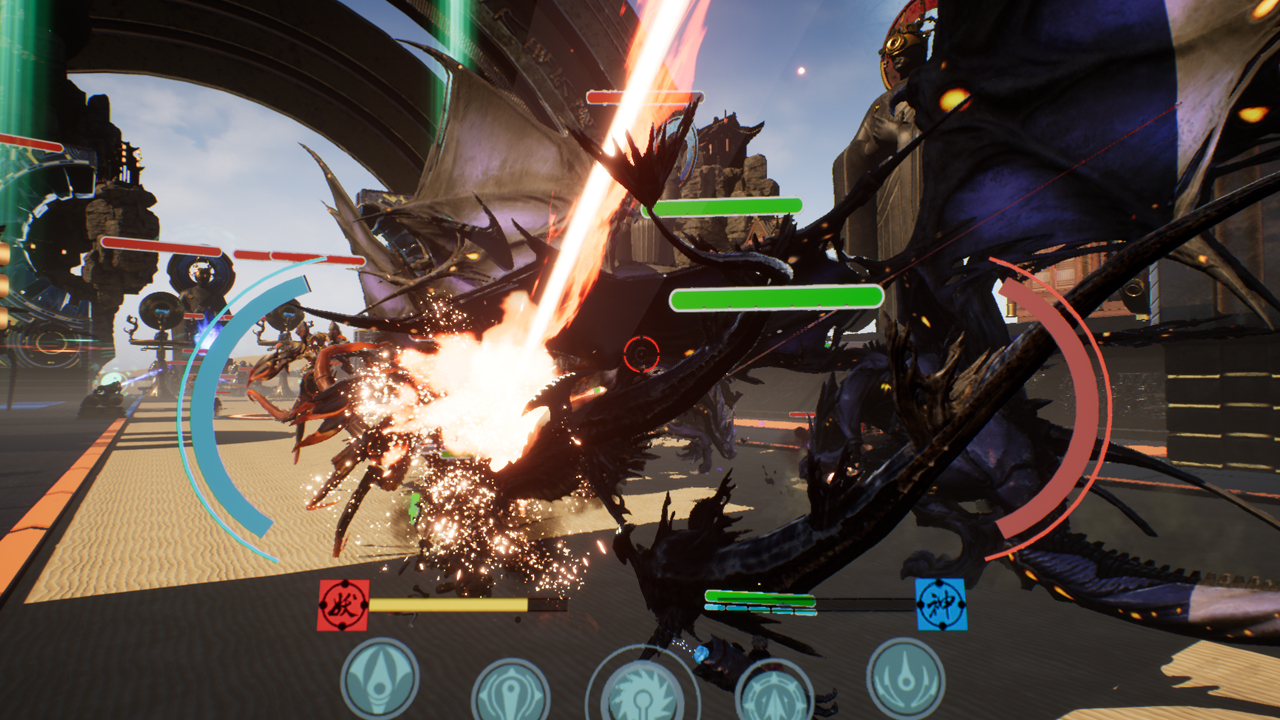Use the far-right flame drop ability icon
The width and height of the screenshot is (1280, 720).
(x=905, y=676)
